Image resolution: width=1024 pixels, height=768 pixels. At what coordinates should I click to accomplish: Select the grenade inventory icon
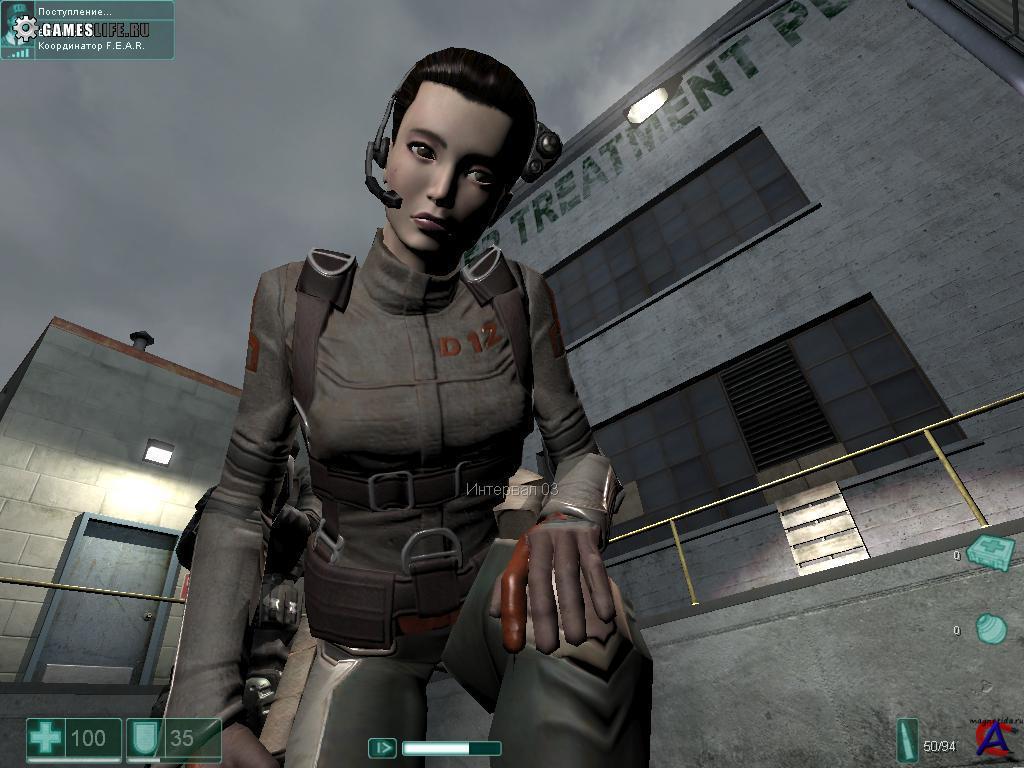tap(990, 628)
